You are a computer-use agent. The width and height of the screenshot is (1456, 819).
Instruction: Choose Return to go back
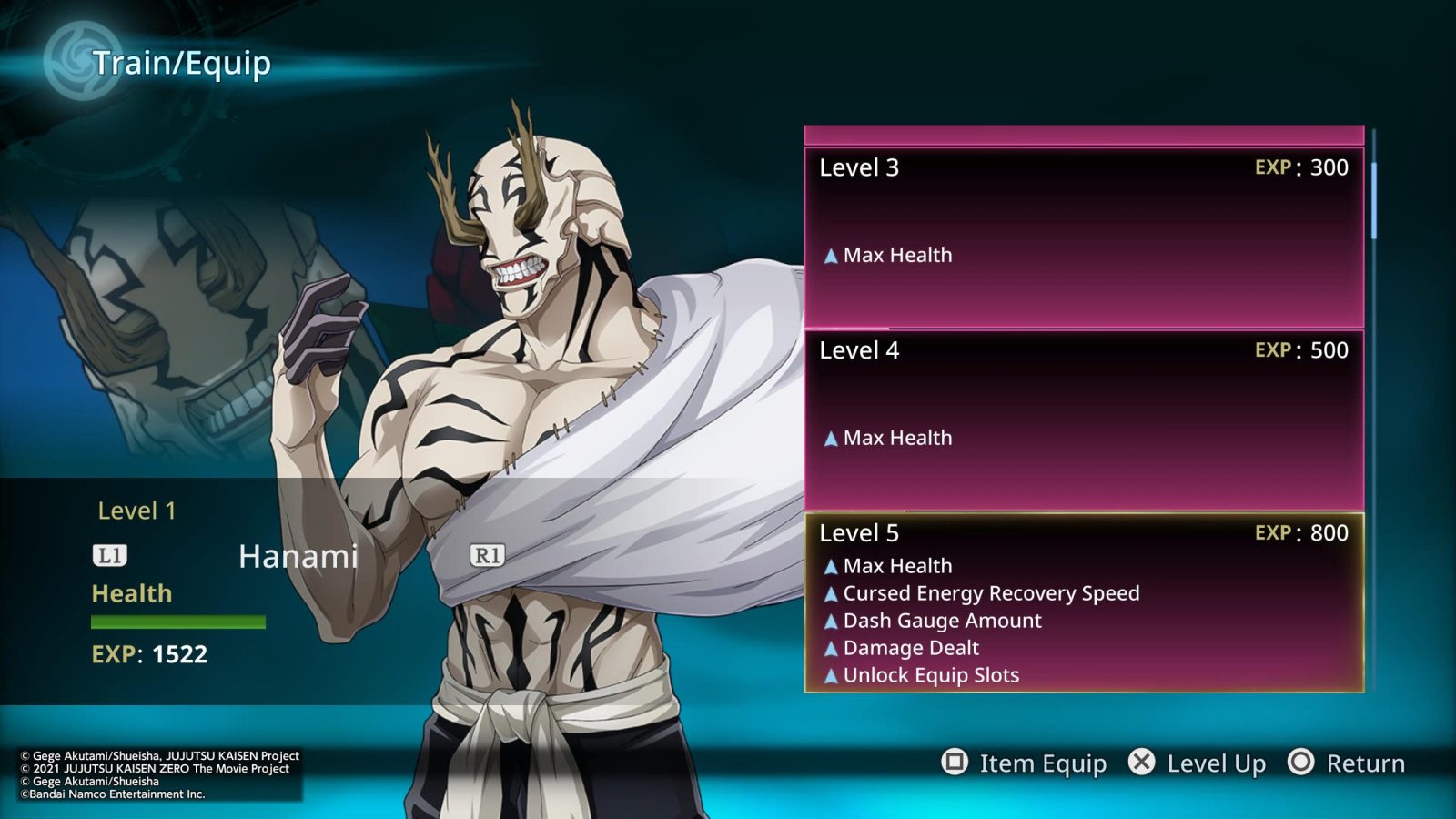coord(1347,763)
